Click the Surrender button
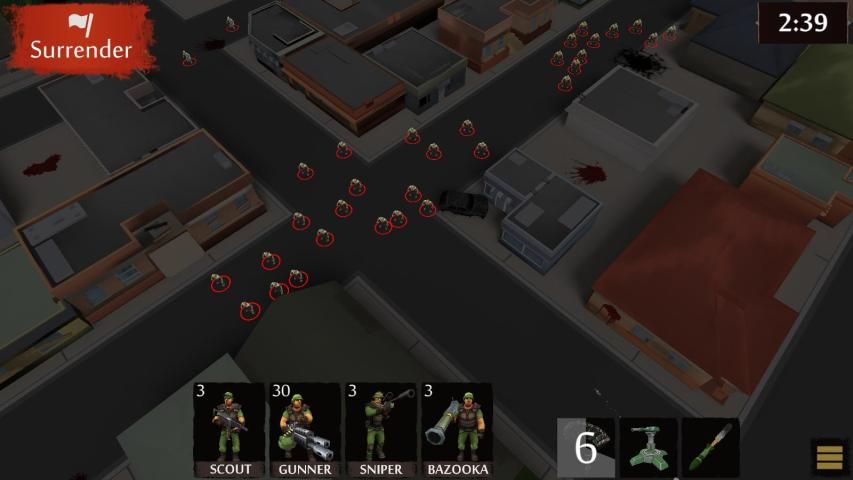Screen dimensions: 853x480 (x=80, y=38)
